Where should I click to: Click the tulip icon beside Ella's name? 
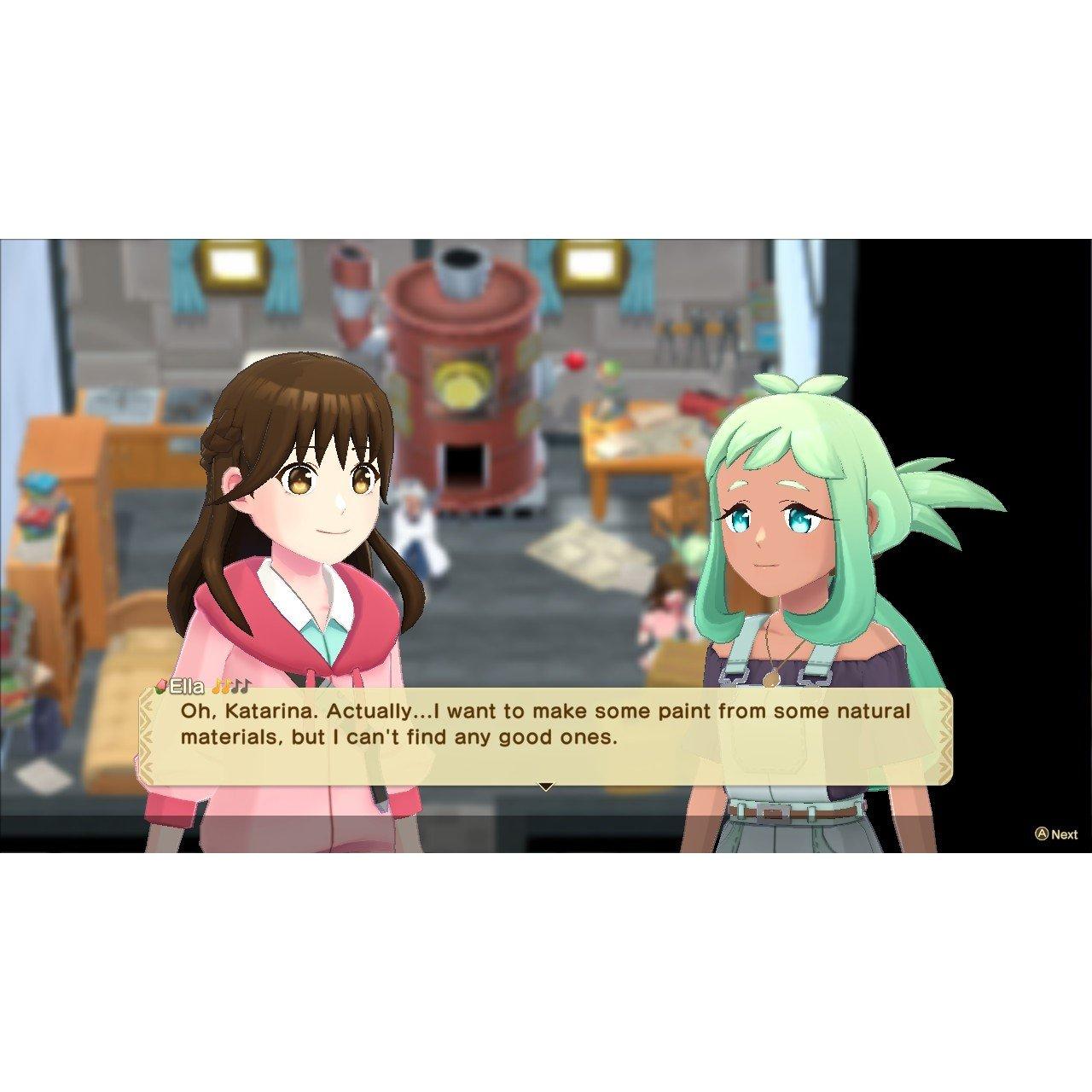[161, 685]
